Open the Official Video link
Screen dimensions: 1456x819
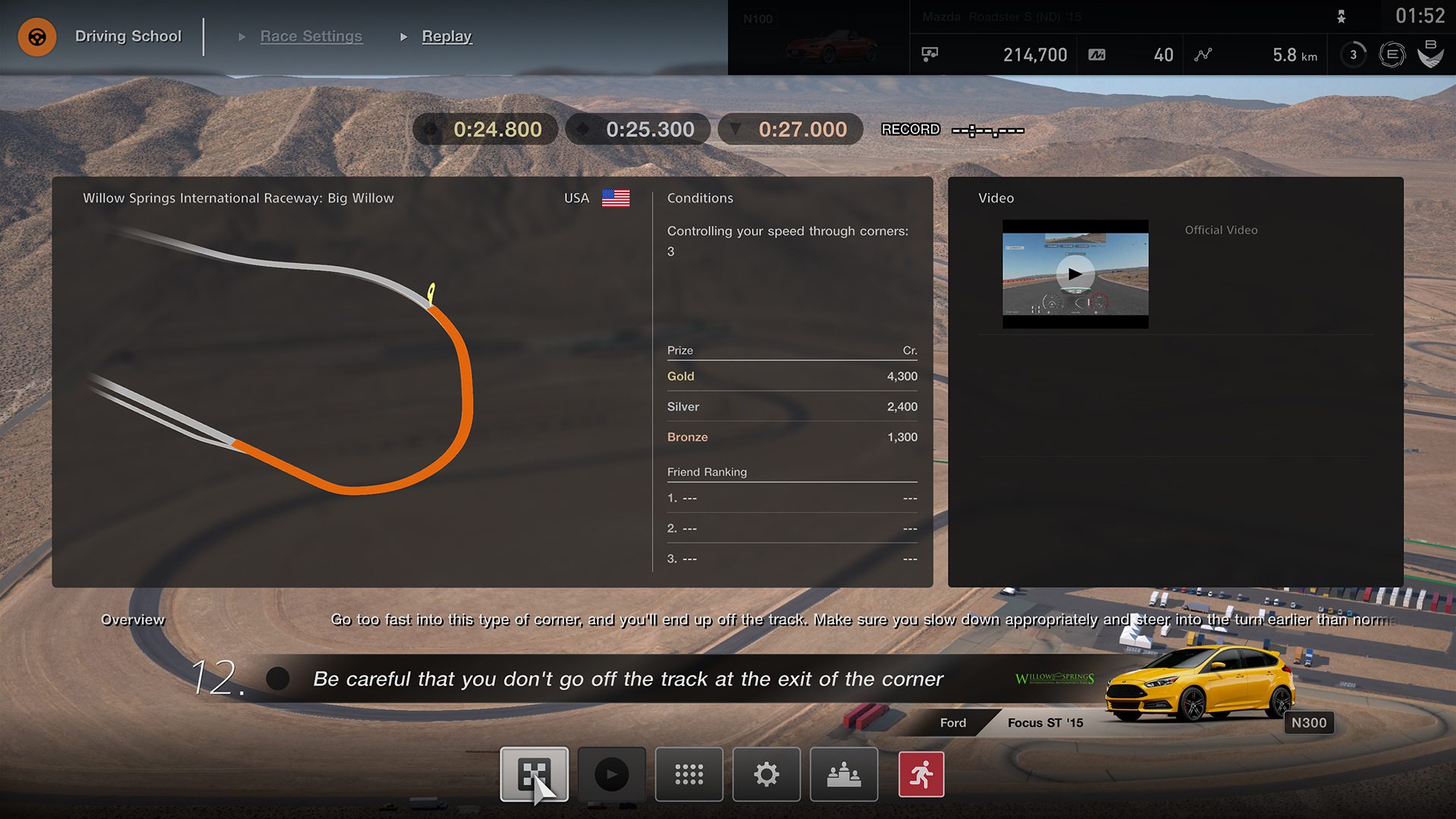point(1221,230)
